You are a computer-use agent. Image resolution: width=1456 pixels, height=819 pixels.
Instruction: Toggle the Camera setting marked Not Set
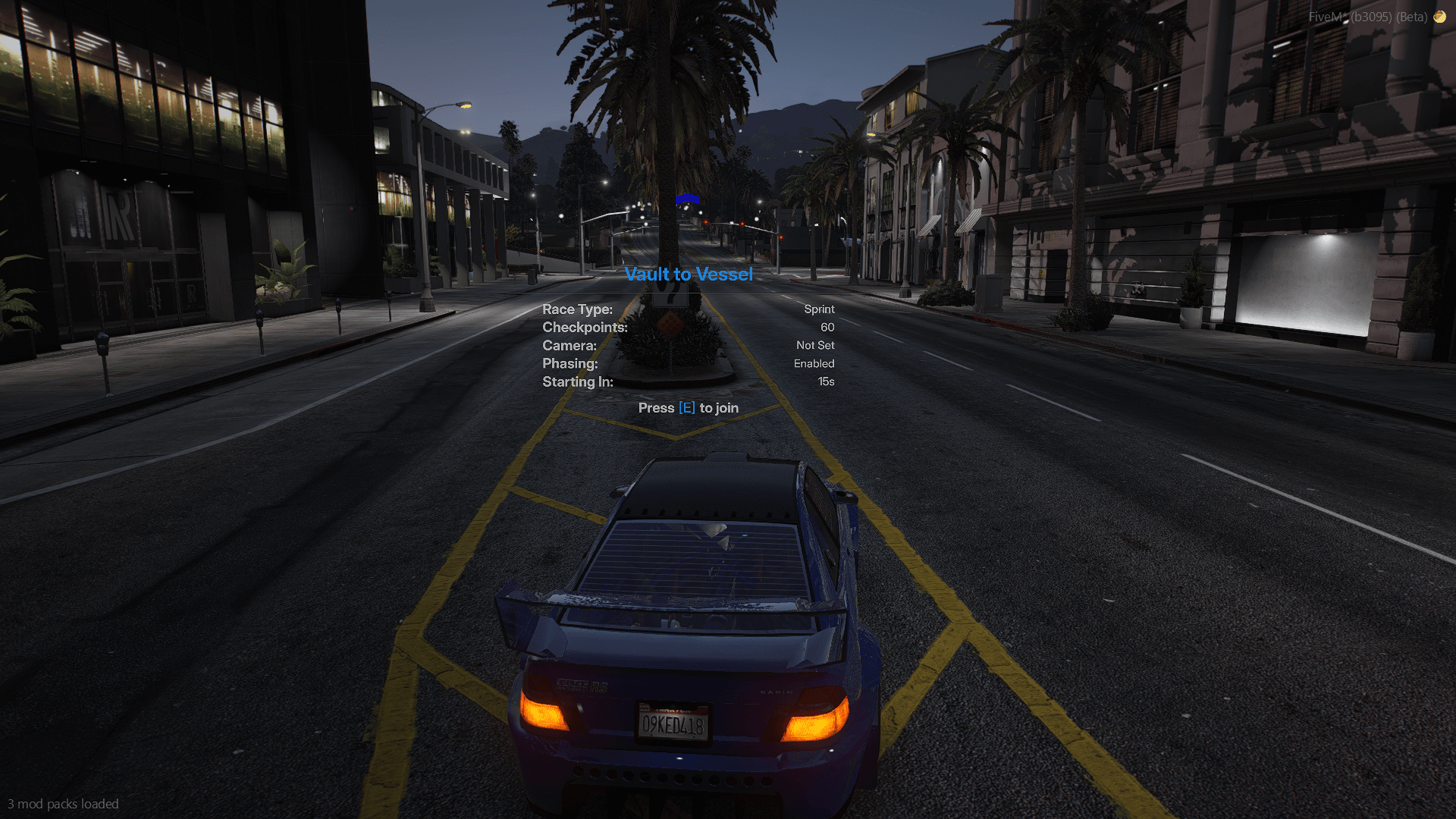814,345
